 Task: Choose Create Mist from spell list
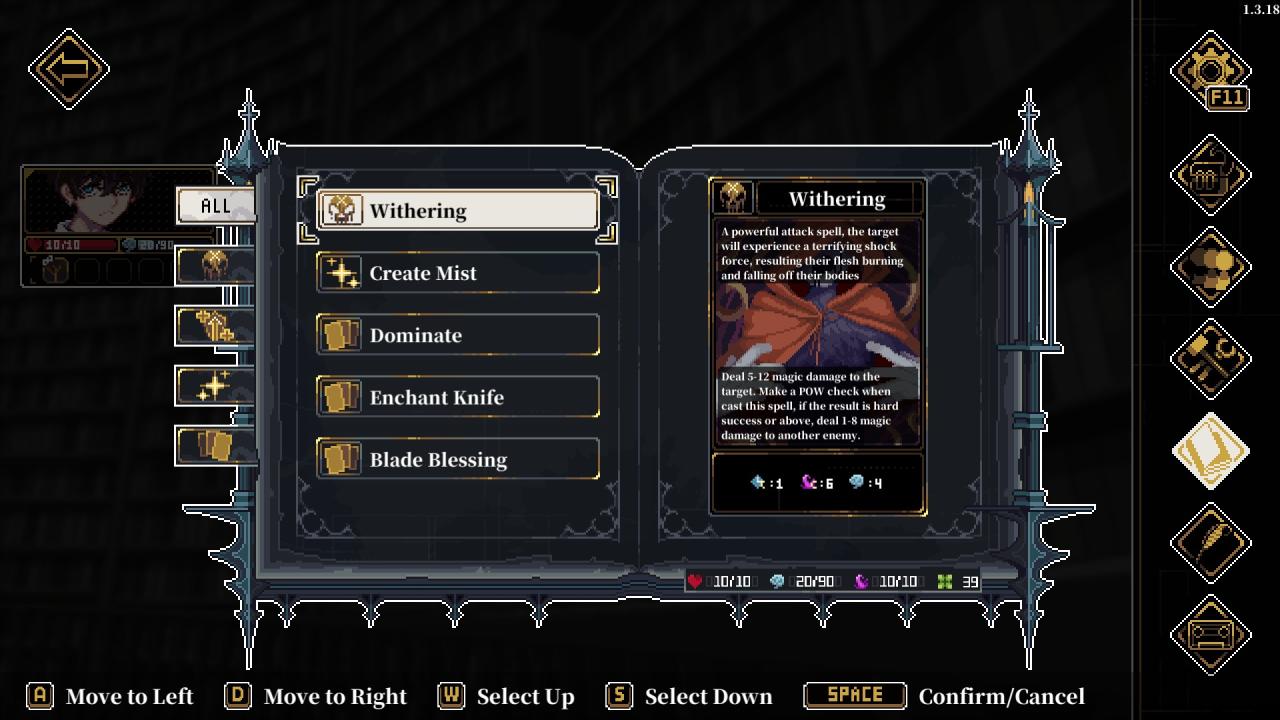(x=458, y=273)
